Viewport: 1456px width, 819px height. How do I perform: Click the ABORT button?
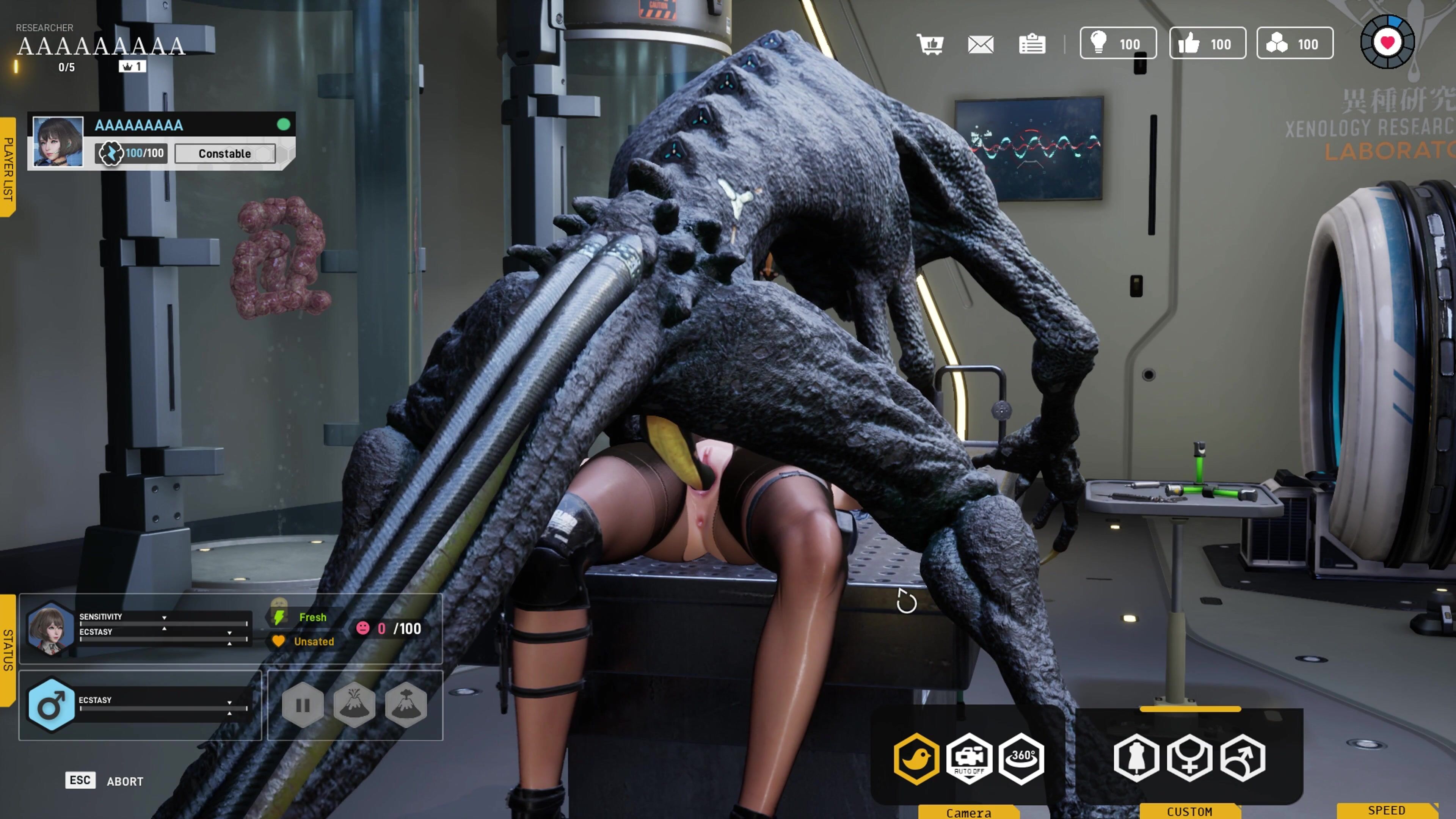pyautogui.click(x=125, y=781)
